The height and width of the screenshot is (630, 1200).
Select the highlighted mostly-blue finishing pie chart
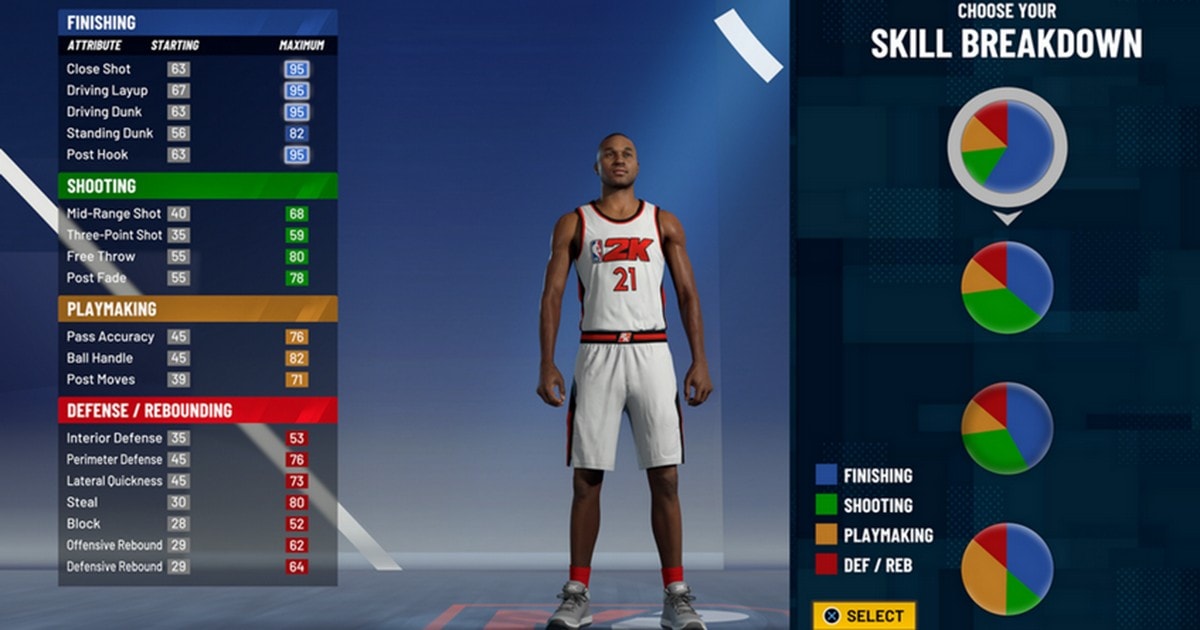1007,146
